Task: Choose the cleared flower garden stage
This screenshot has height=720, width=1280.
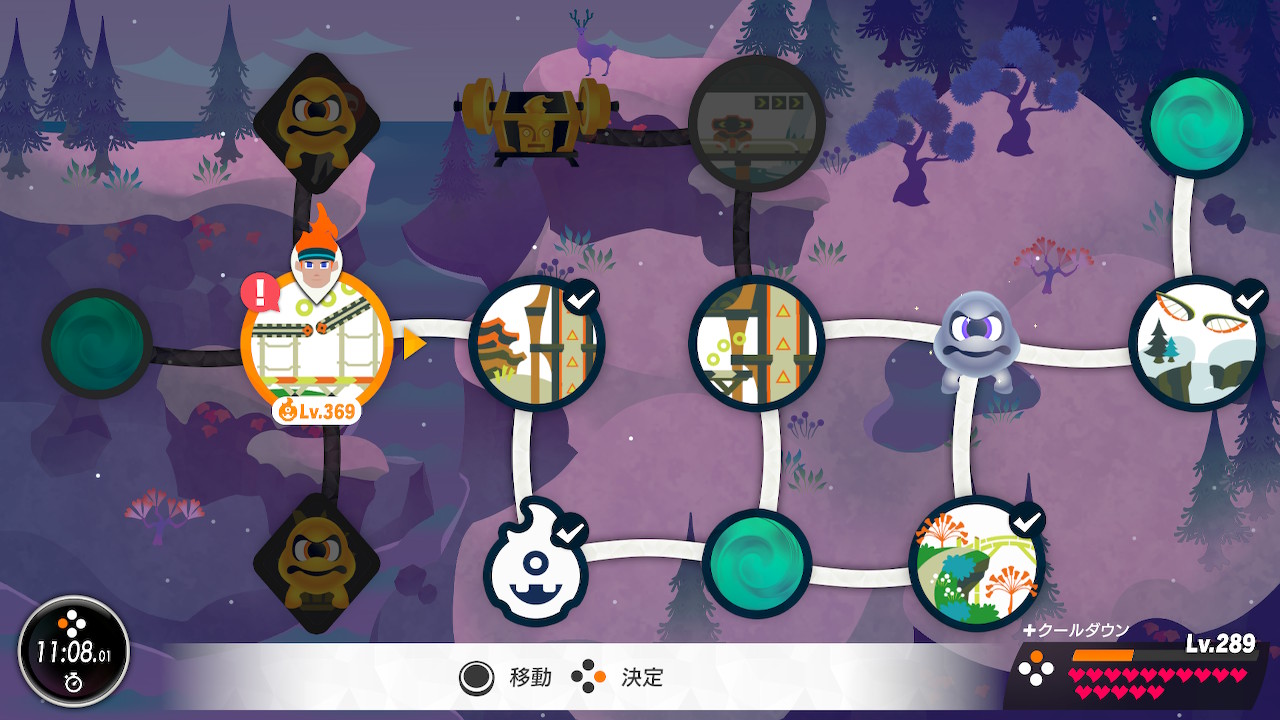Action: pos(977,563)
